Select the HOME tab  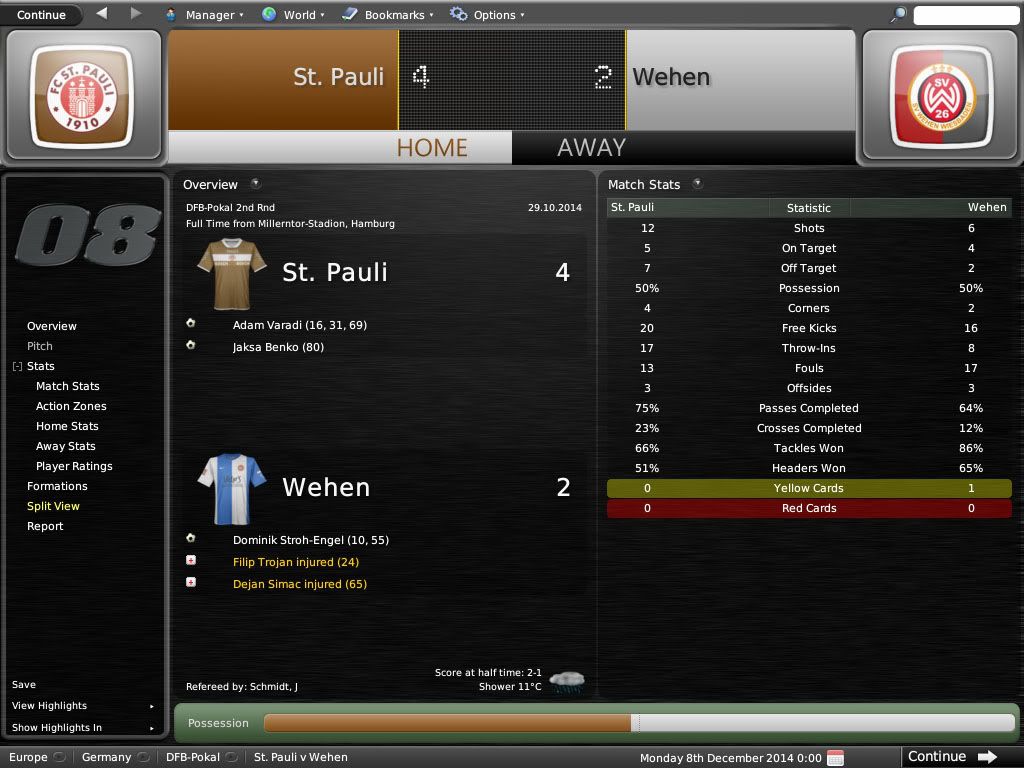tap(432, 147)
